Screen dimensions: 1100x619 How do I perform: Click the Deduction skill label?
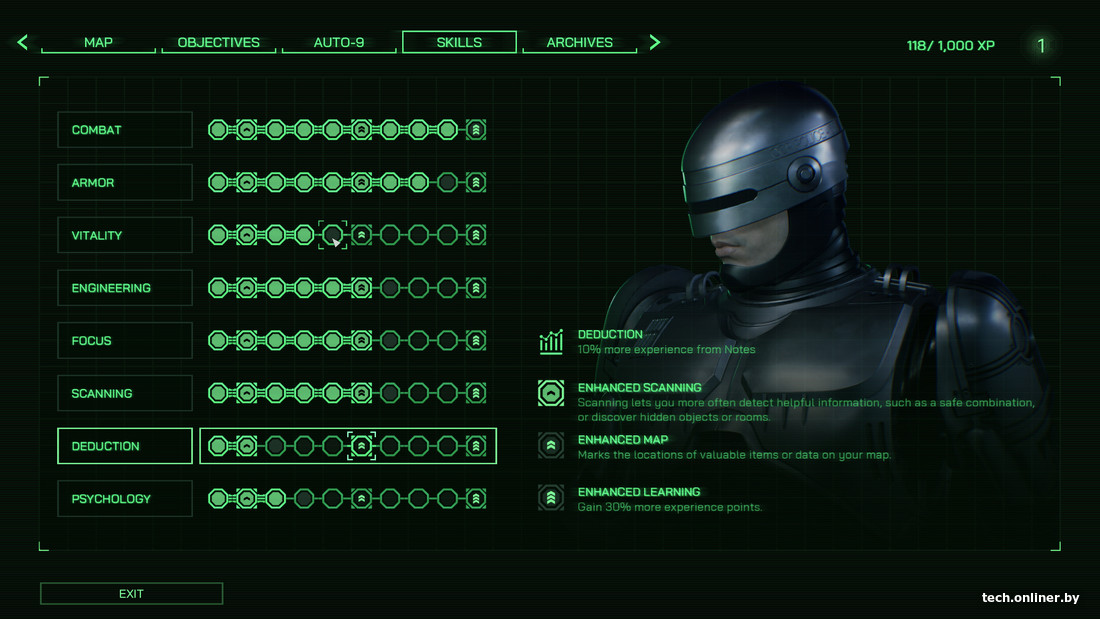point(125,446)
